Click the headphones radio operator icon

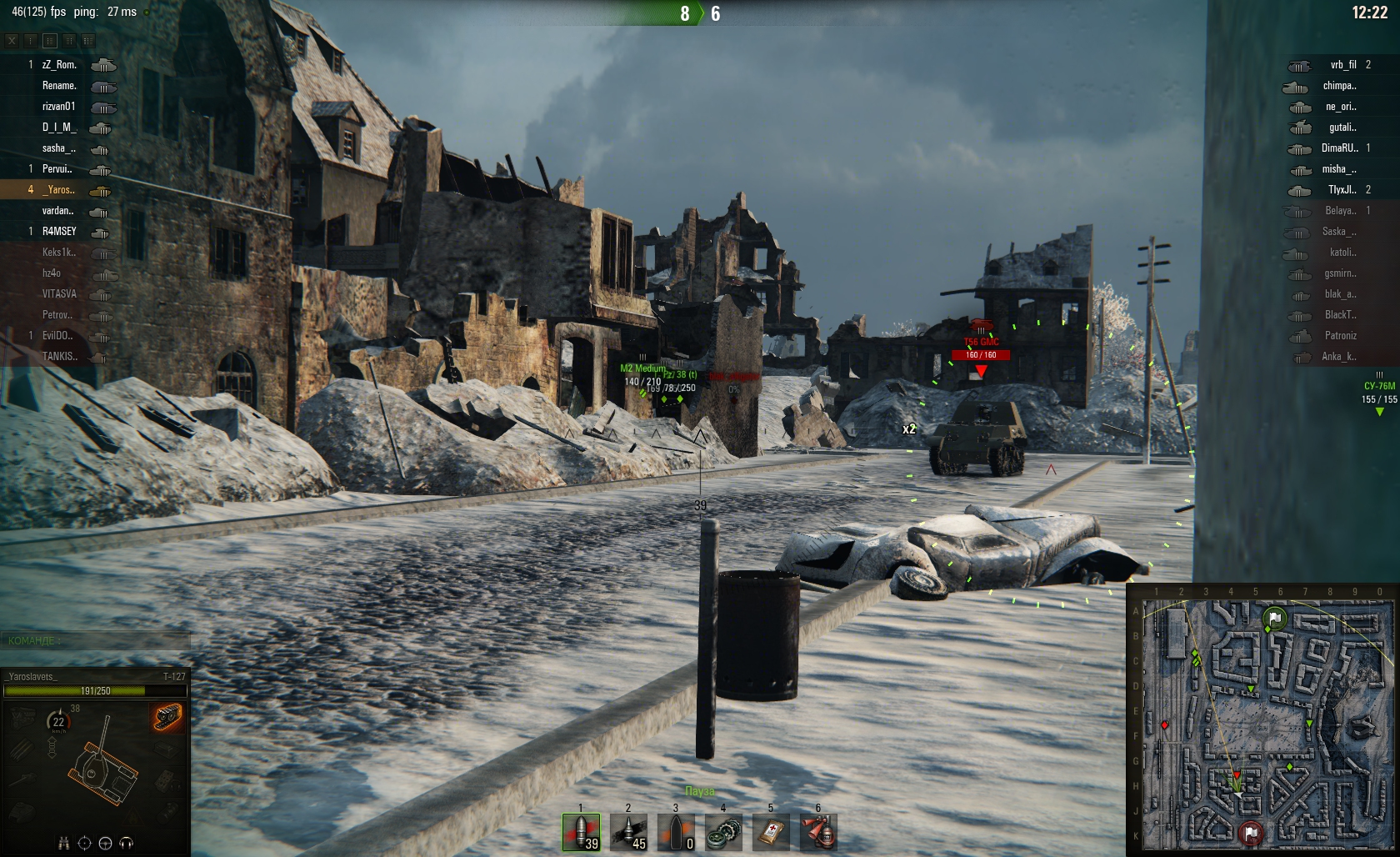pyautogui.click(x=127, y=843)
